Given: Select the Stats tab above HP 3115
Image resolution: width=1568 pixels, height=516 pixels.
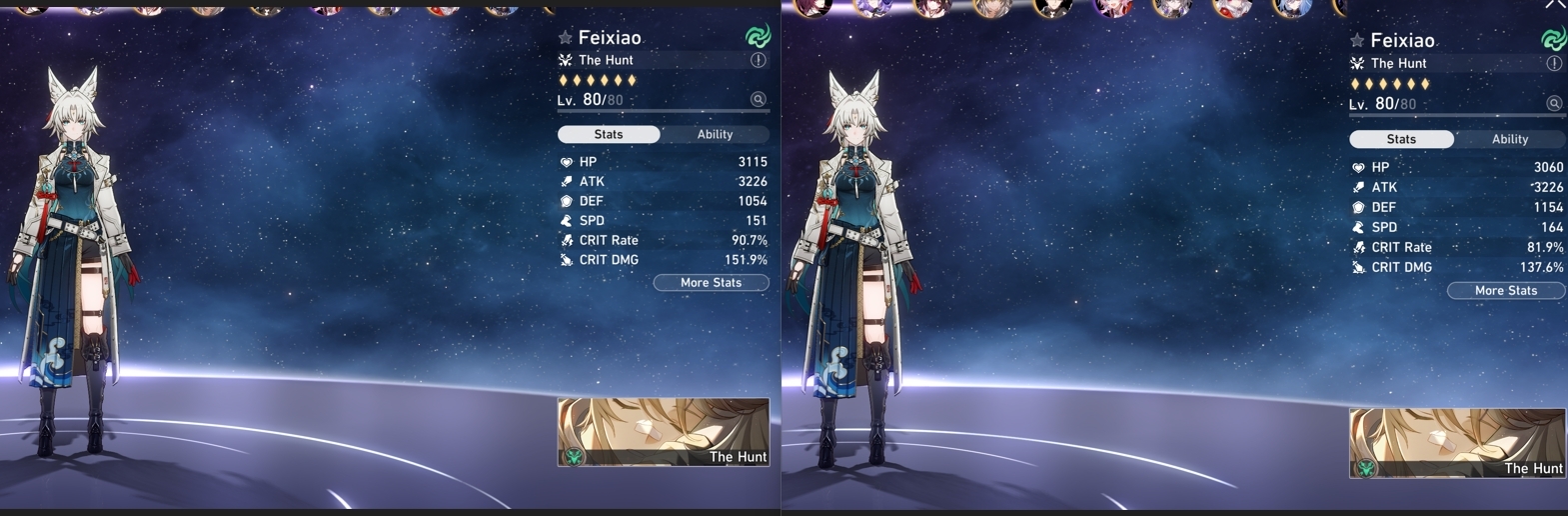Looking at the screenshot, I should pos(609,134).
